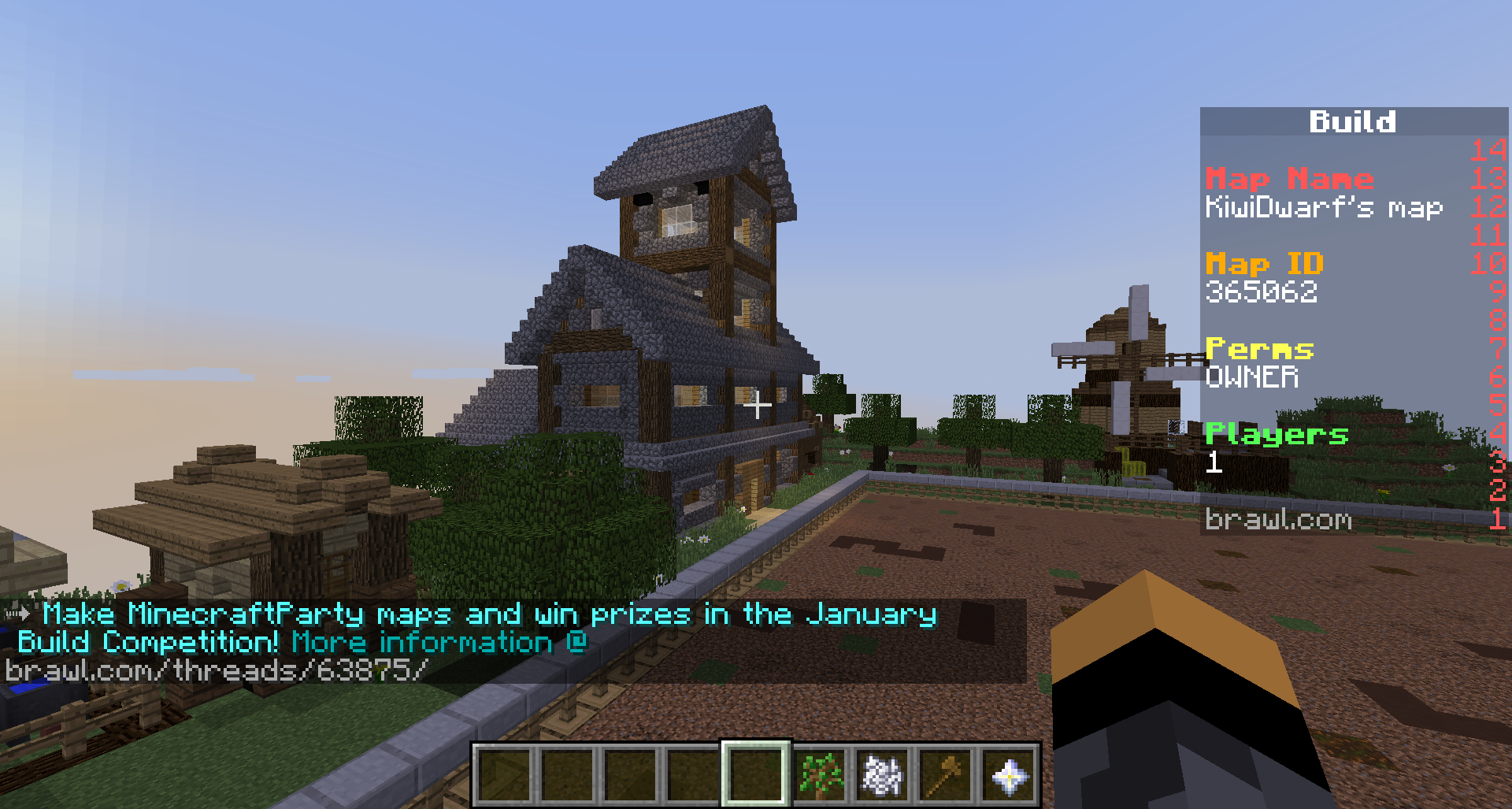Pick the nether star hotbar slot
This screenshot has width=1512, height=809.
(1008, 774)
